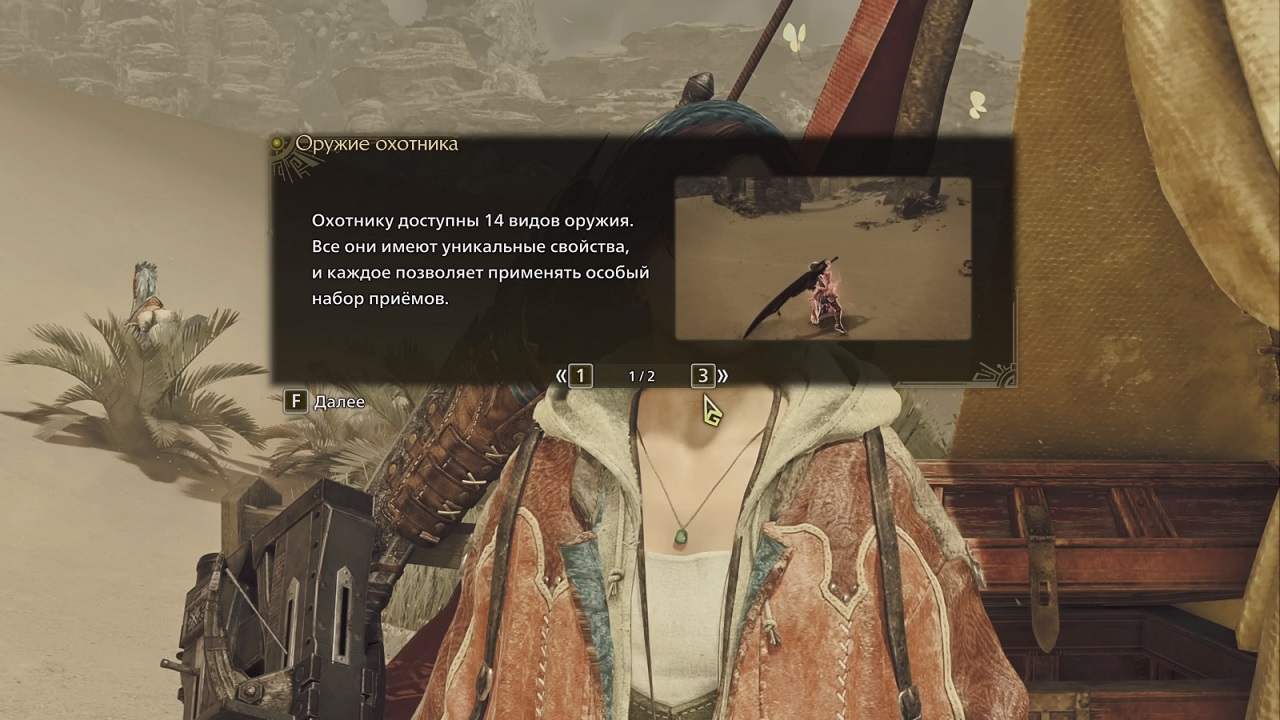The image size is (1280, 720).
Task: Click the F key prompt for Далее
Action: click(x=295, y=402)
